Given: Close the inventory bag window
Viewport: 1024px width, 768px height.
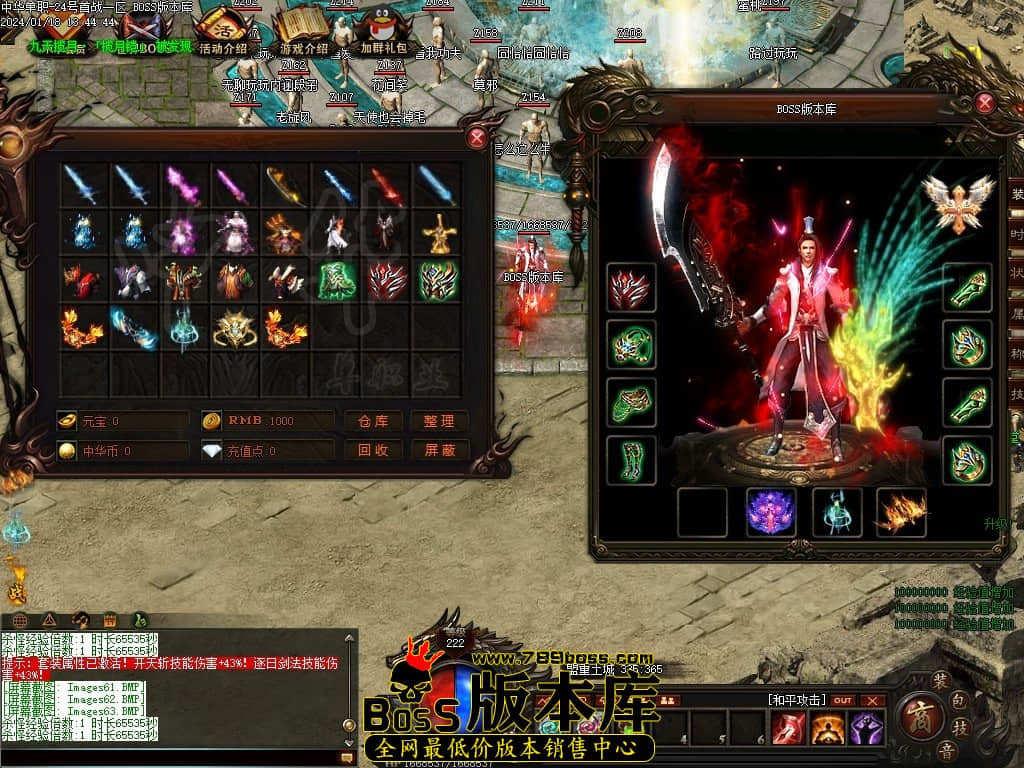Looking at the screenshot, I should pyautogui.click(x=477, y=139).
